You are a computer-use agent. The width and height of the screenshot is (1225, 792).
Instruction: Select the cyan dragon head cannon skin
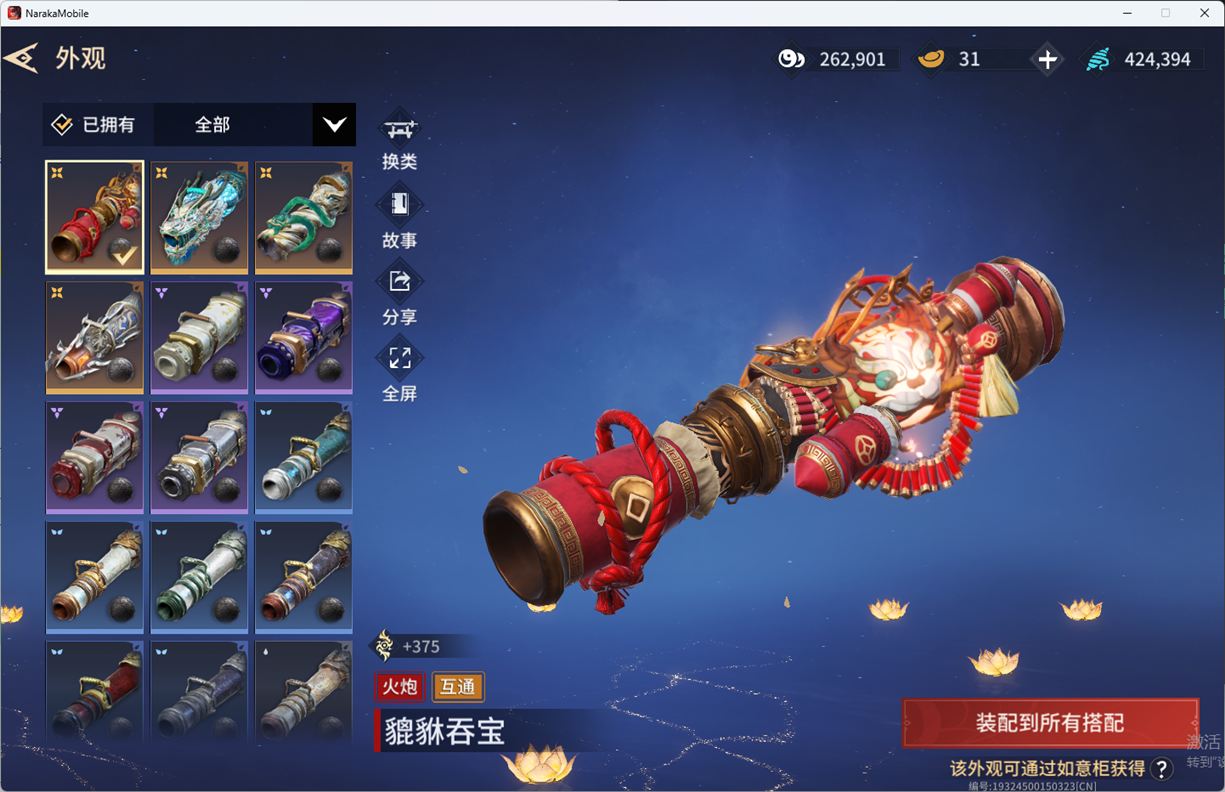(x=199, y=217)
